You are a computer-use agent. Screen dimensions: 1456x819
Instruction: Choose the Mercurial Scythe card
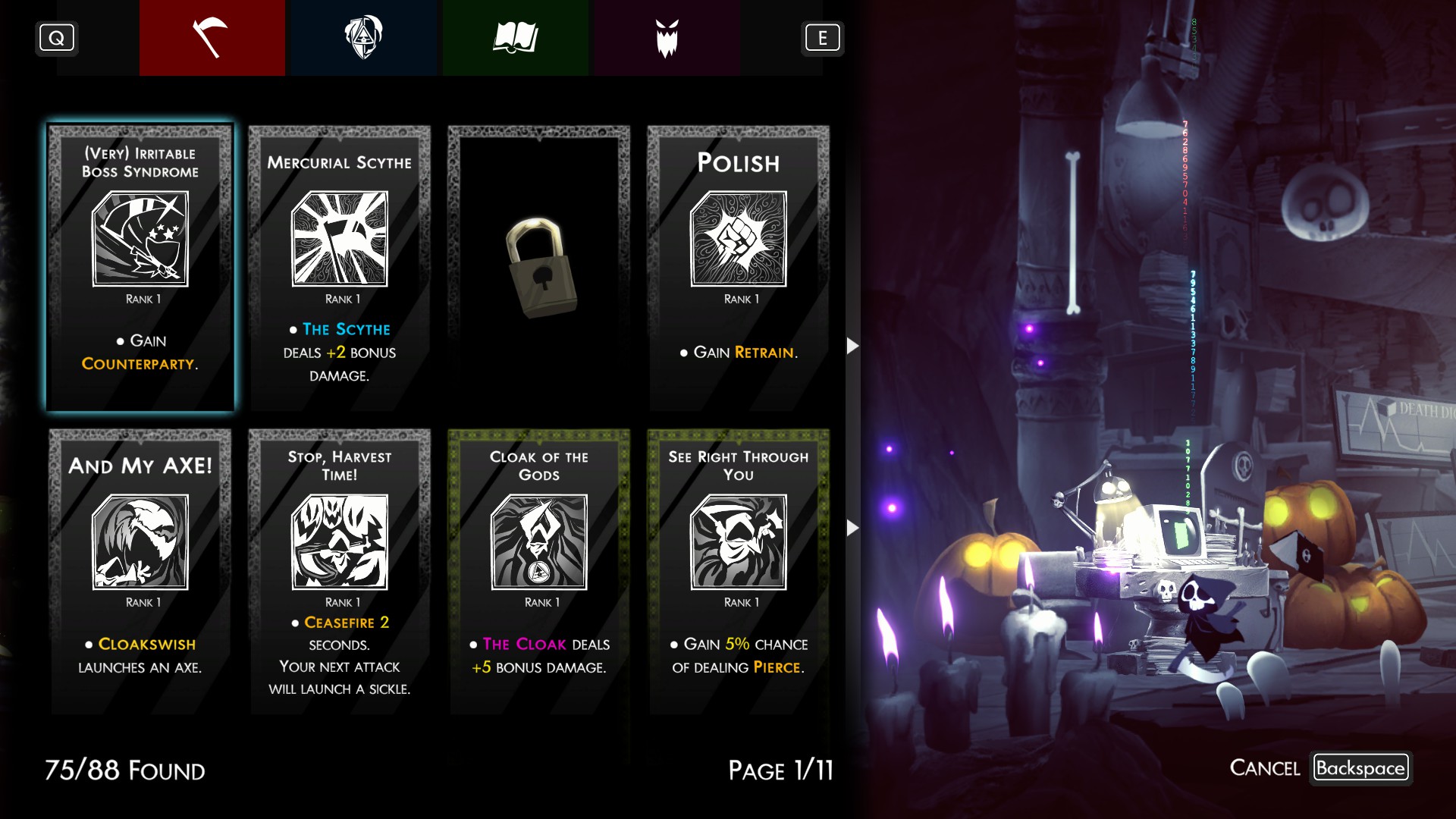pyautogui.click(x=340, y=268)
